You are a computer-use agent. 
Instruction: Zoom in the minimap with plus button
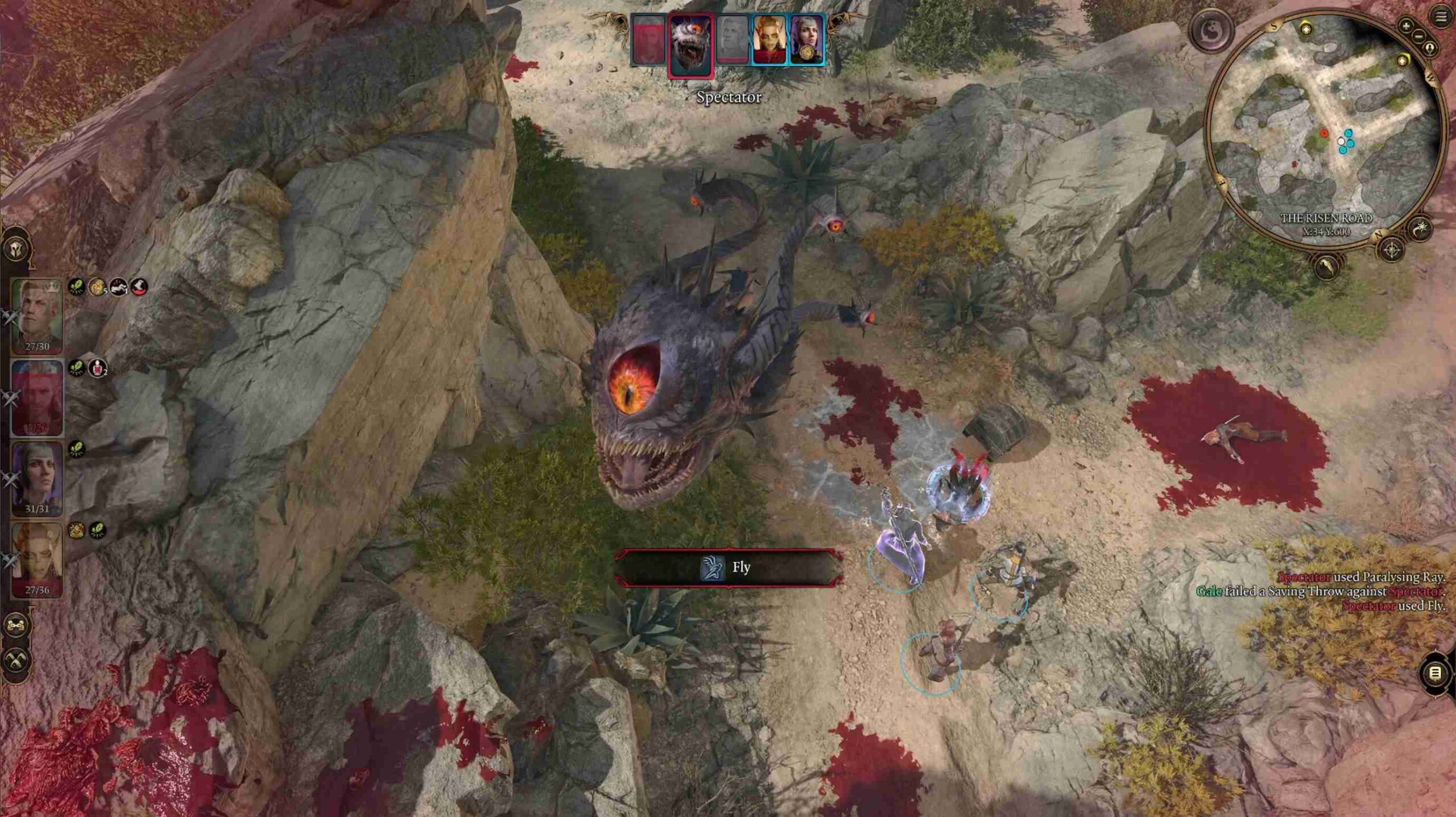click(1406, 26)
